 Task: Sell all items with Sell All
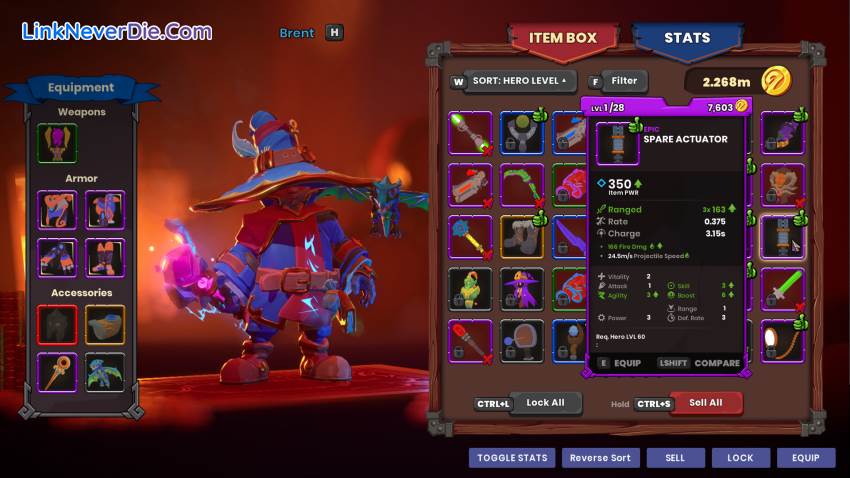(706, 402)
